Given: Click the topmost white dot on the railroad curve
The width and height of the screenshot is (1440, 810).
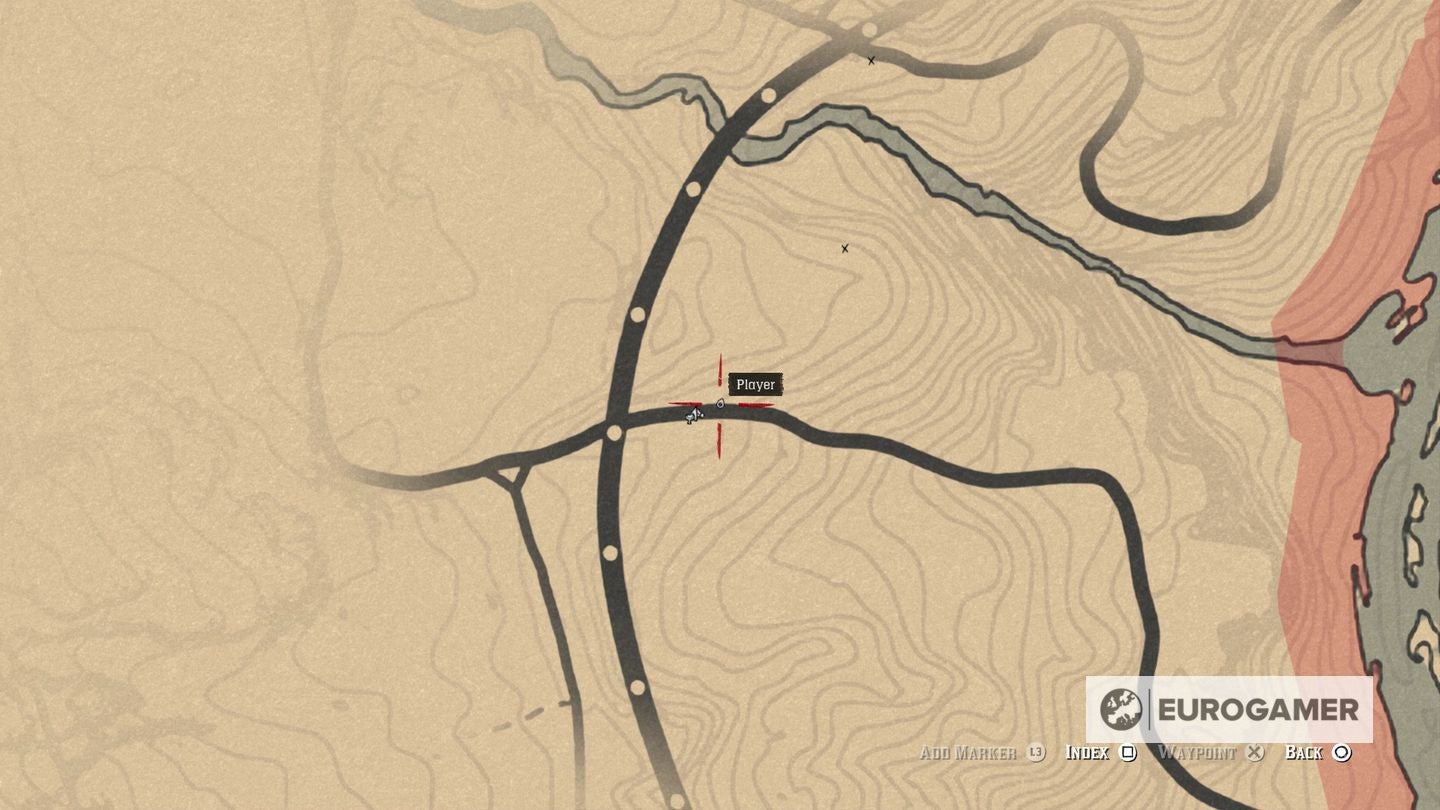Looking at the screenshot, I should coord(767,93).
